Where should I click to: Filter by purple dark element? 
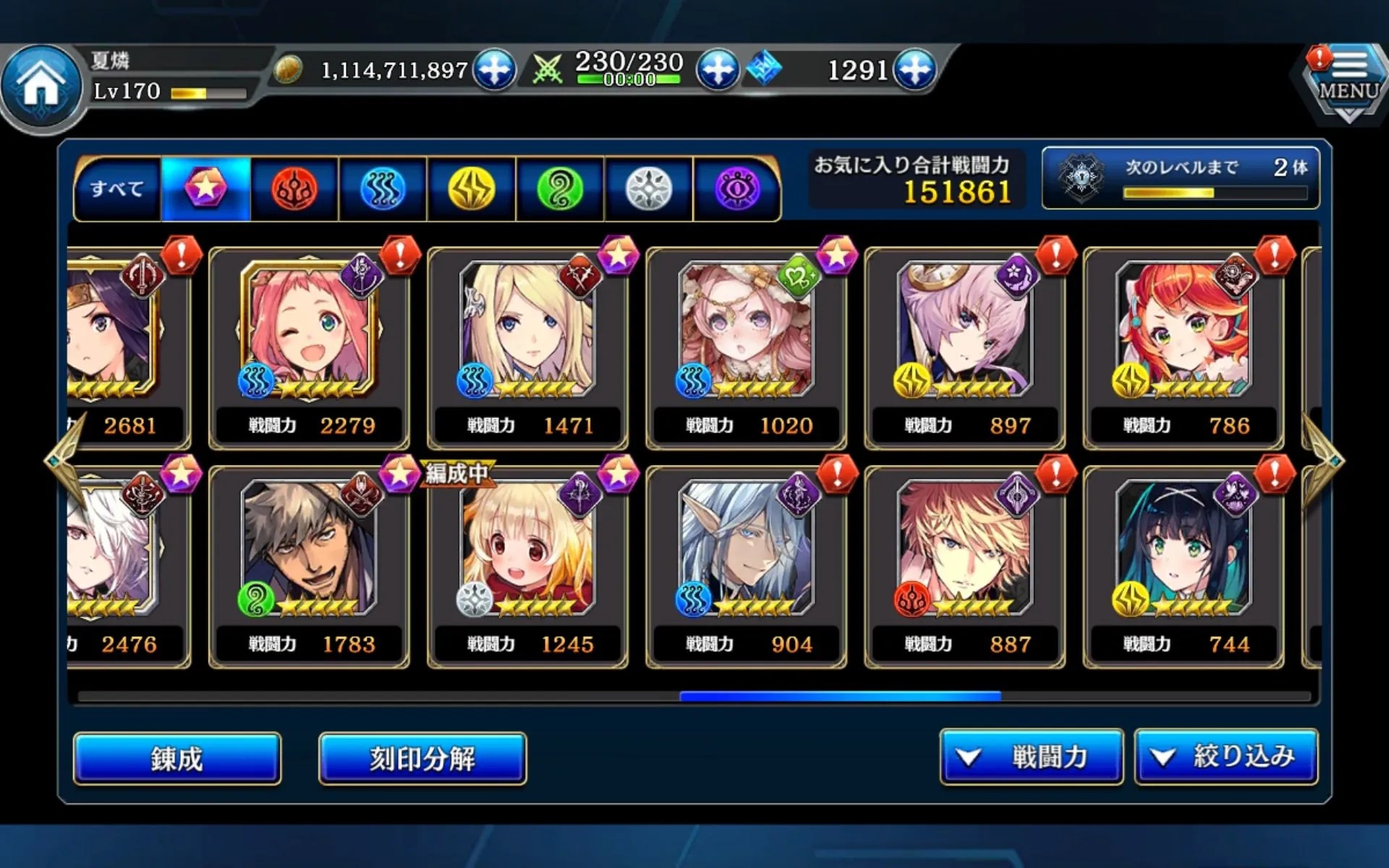737,189
